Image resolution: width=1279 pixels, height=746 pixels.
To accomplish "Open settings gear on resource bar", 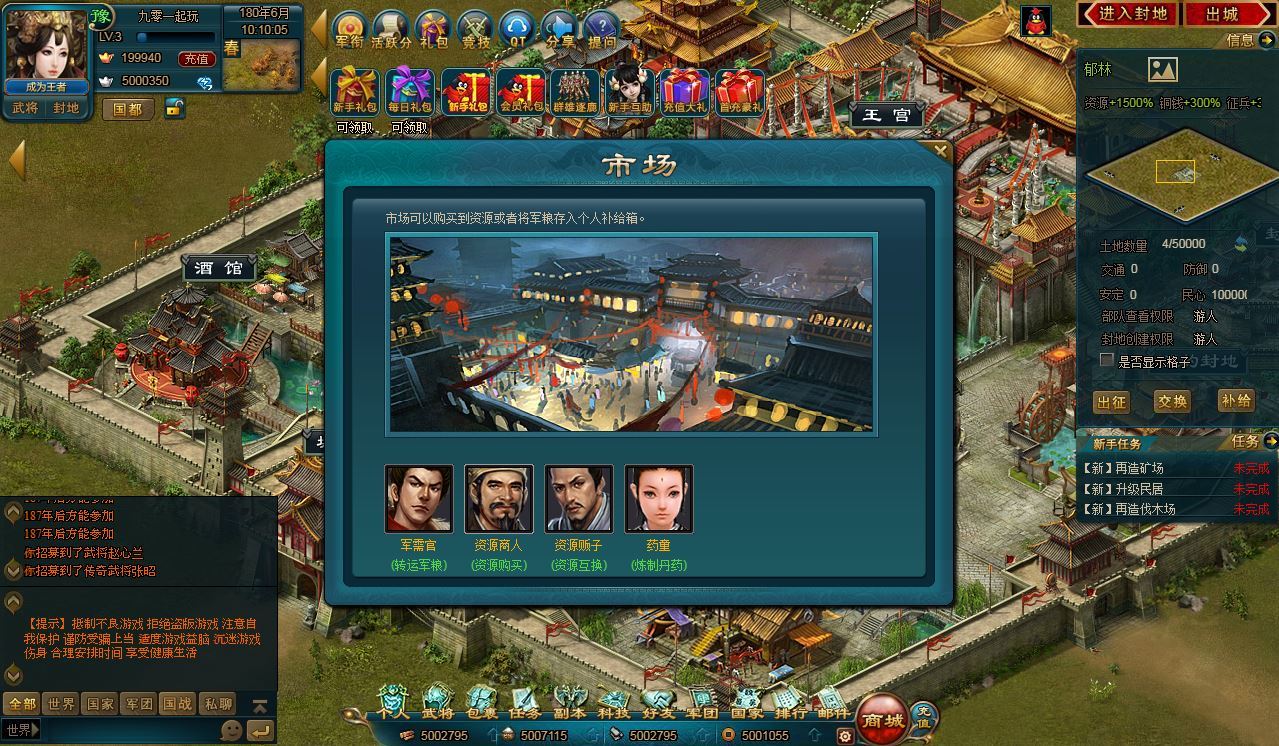I will click(845, 736).
